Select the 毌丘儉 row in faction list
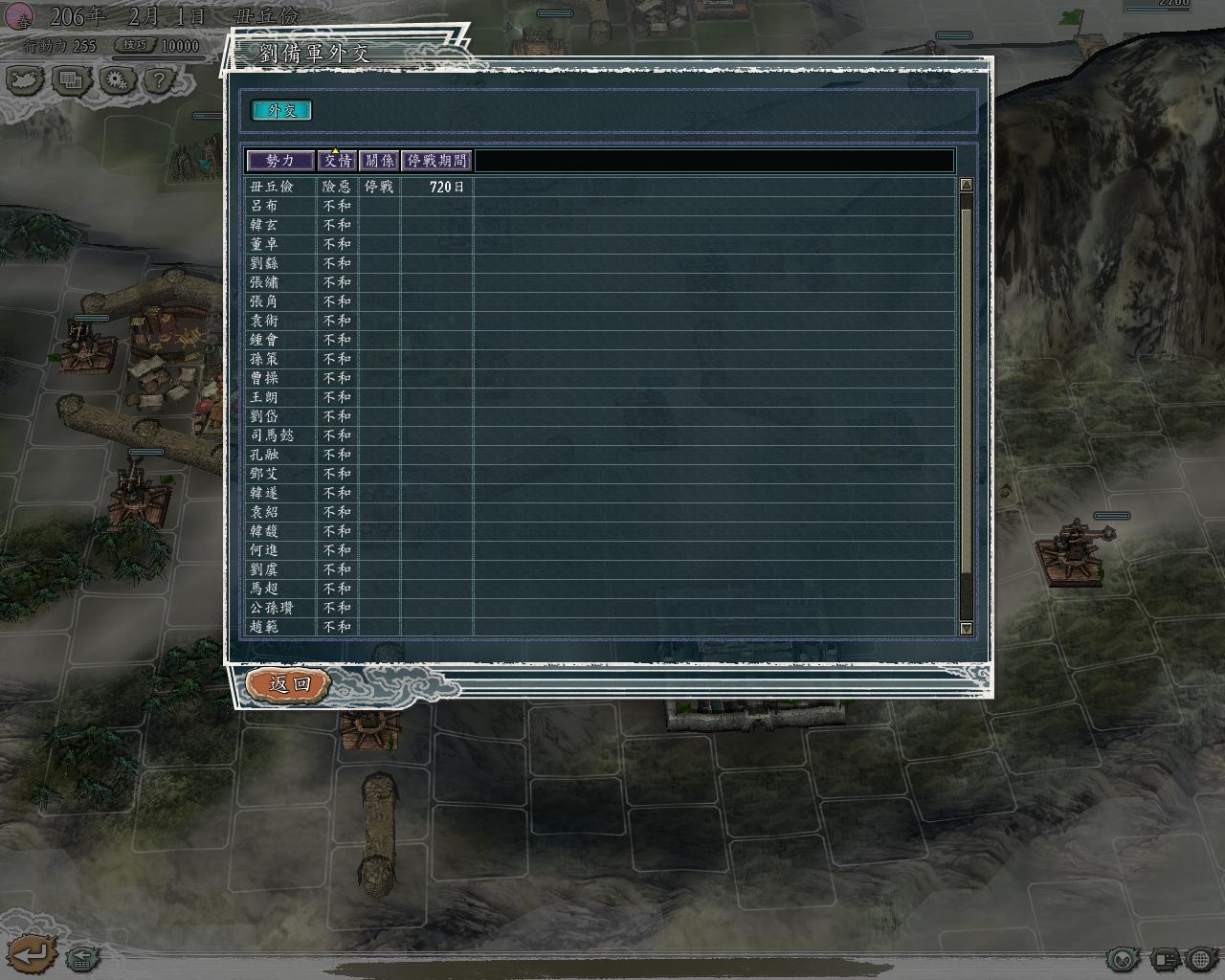The width and height of the screenshot is (1225, 980). tap(272, 187)
